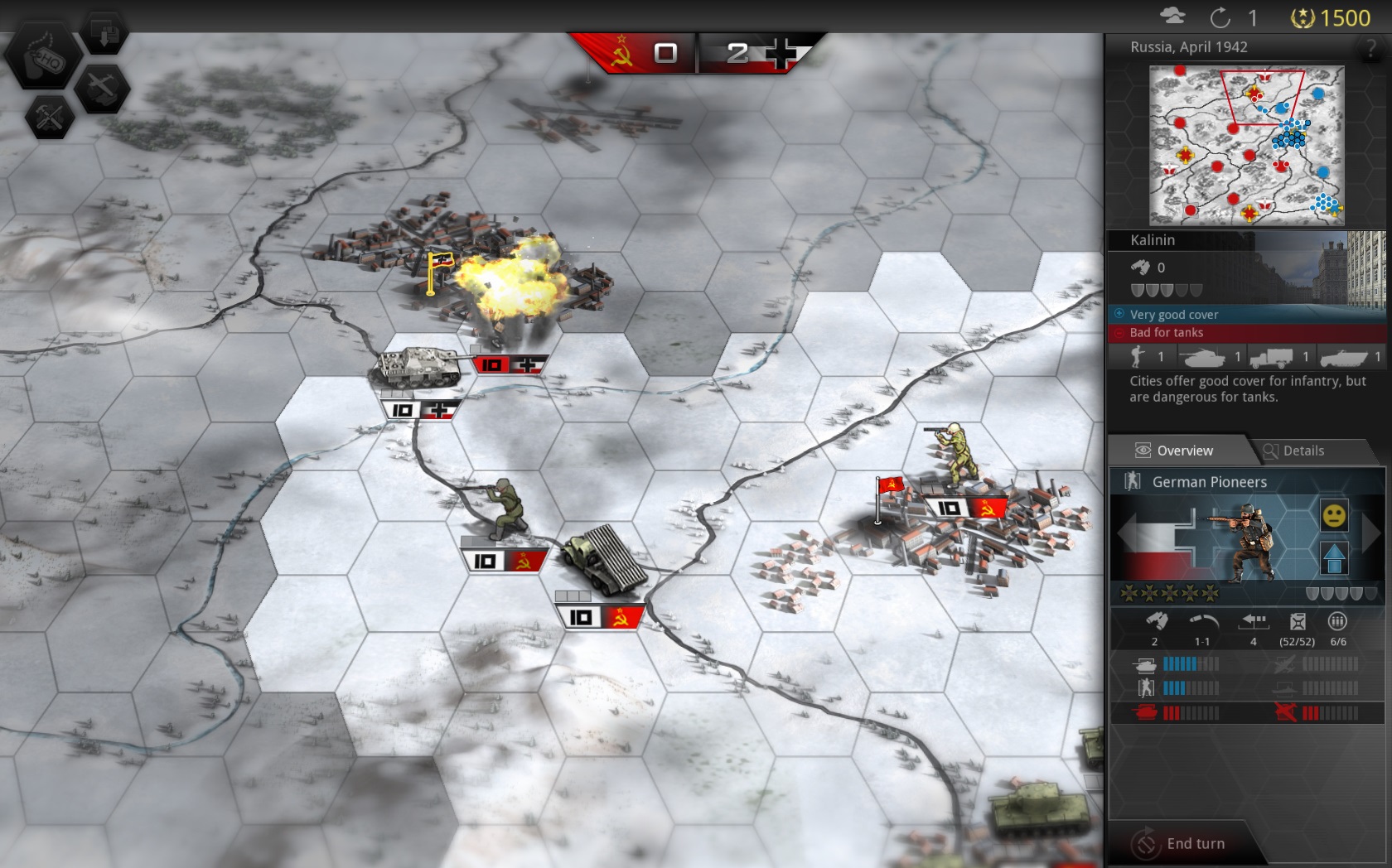Select the Soviet infantry unit on the road
The height and width of the screenshot is (868, 1392).
504,509
